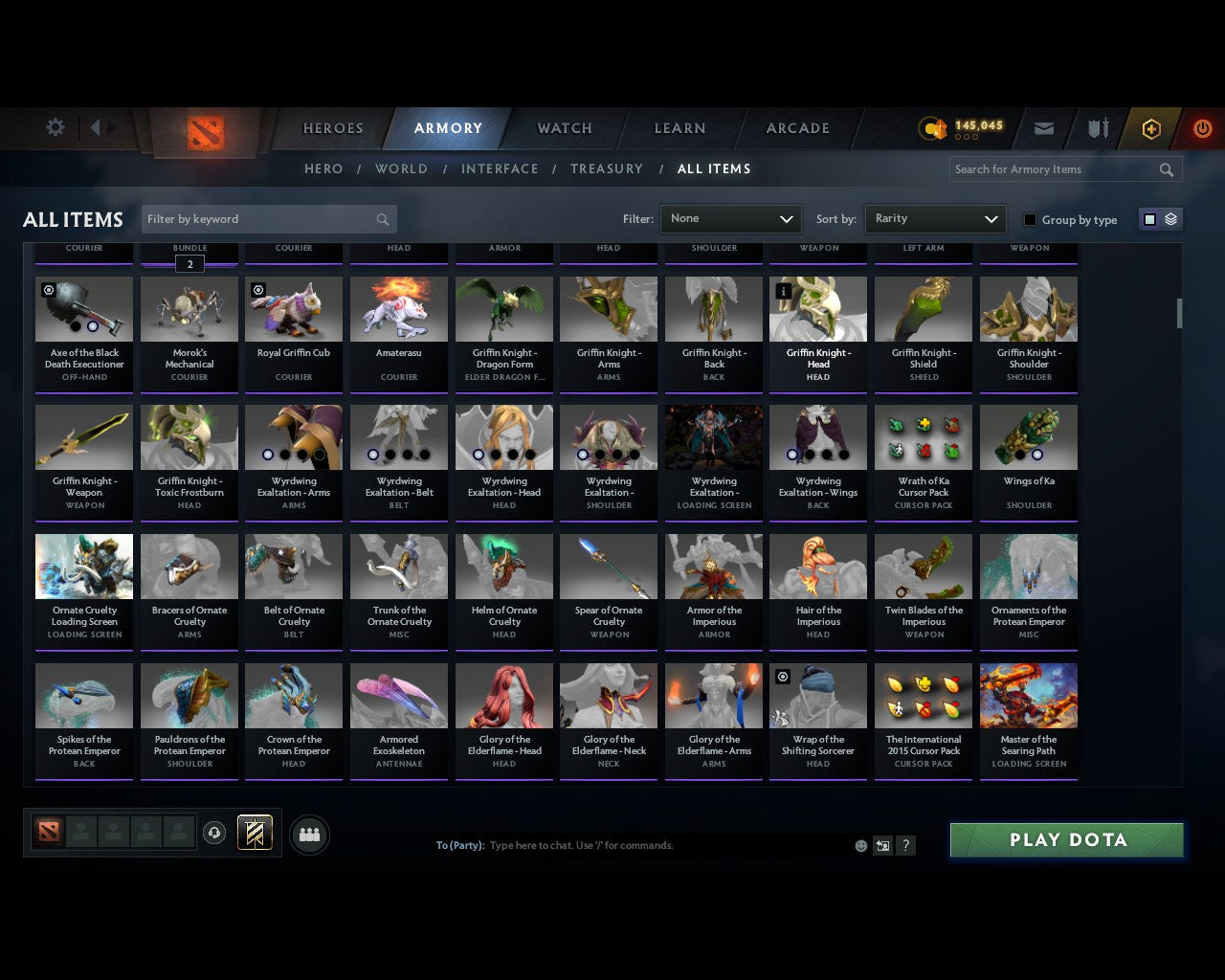
Task: Open the settings gear icon
Action: 56,127
